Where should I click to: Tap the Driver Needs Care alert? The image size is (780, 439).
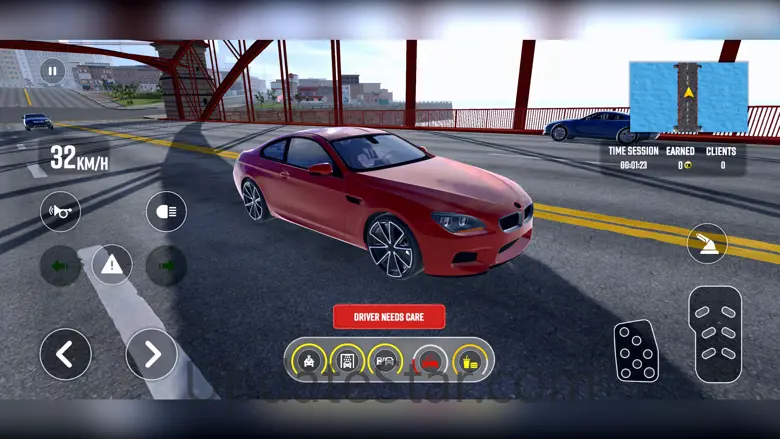[x=389, y=317]
